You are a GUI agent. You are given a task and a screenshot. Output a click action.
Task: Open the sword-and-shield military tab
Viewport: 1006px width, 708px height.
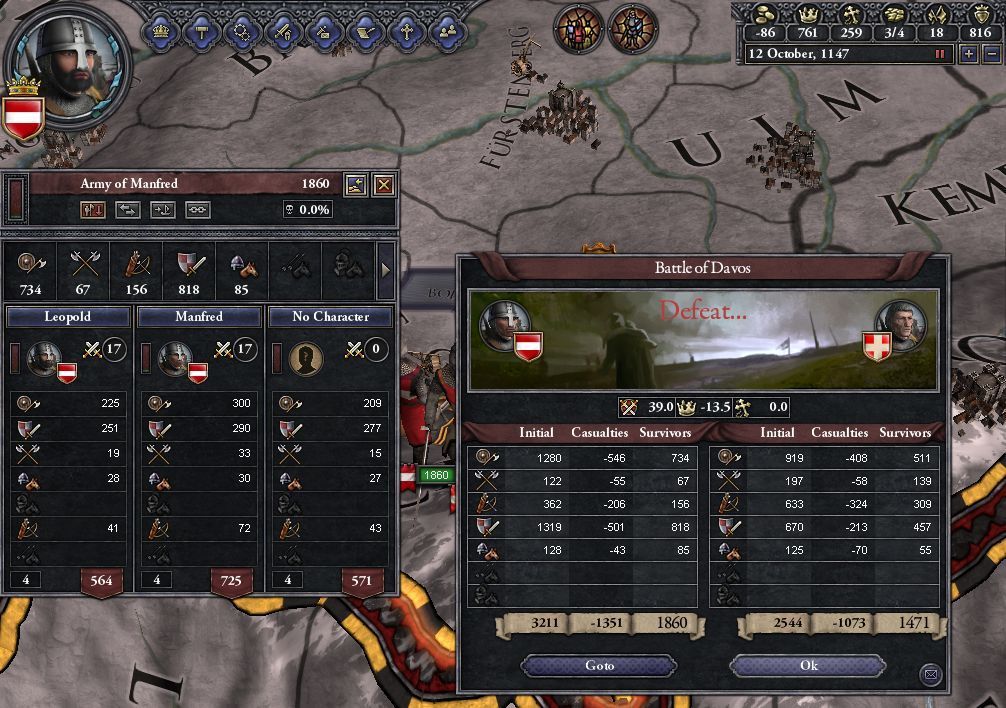[283, 30]
